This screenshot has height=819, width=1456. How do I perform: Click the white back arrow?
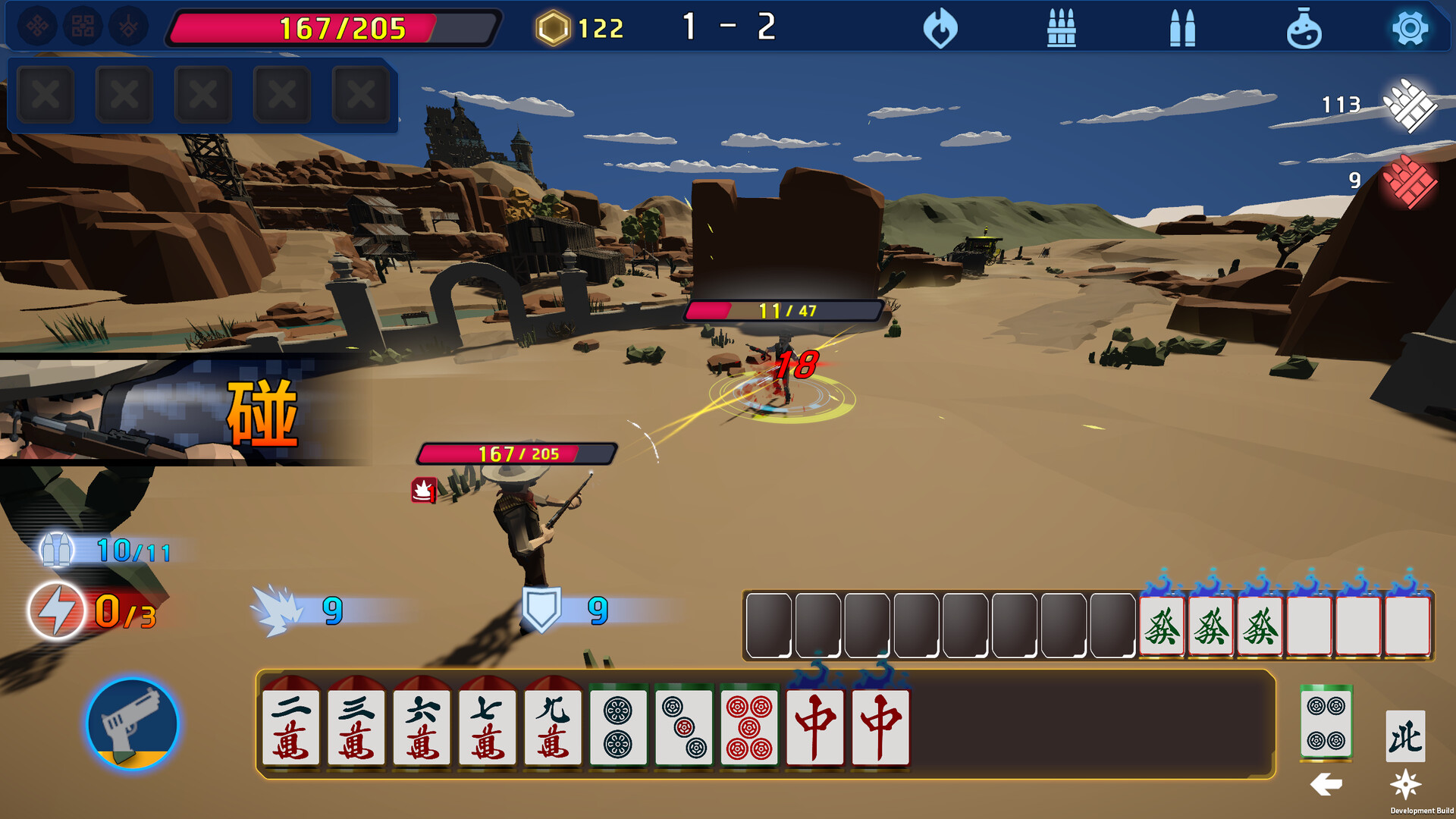pos(1326,784)
